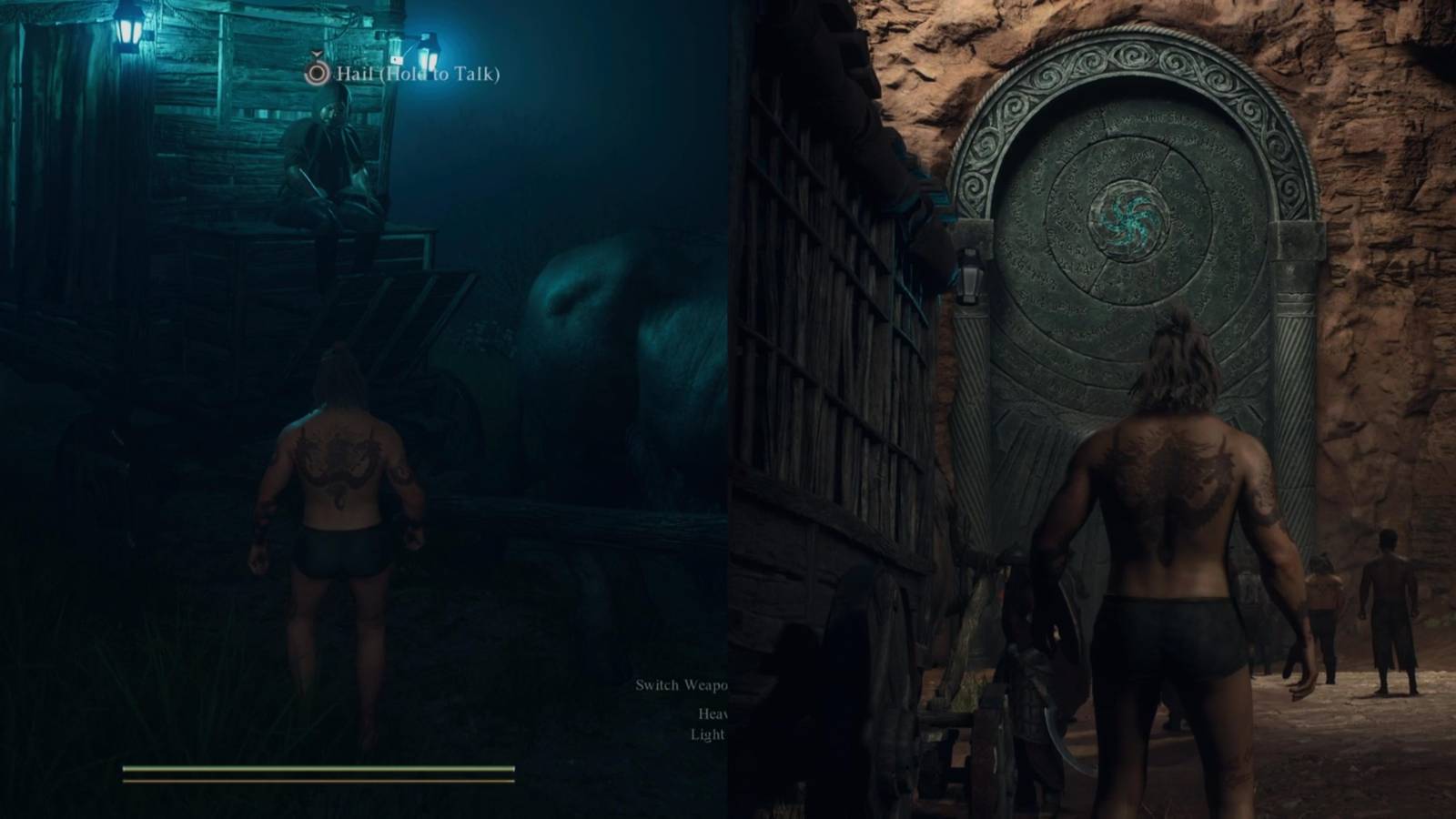The image size is (1456, 819).
Task: Expand the chevron above the Hail icon
Action: pos(317,55)
